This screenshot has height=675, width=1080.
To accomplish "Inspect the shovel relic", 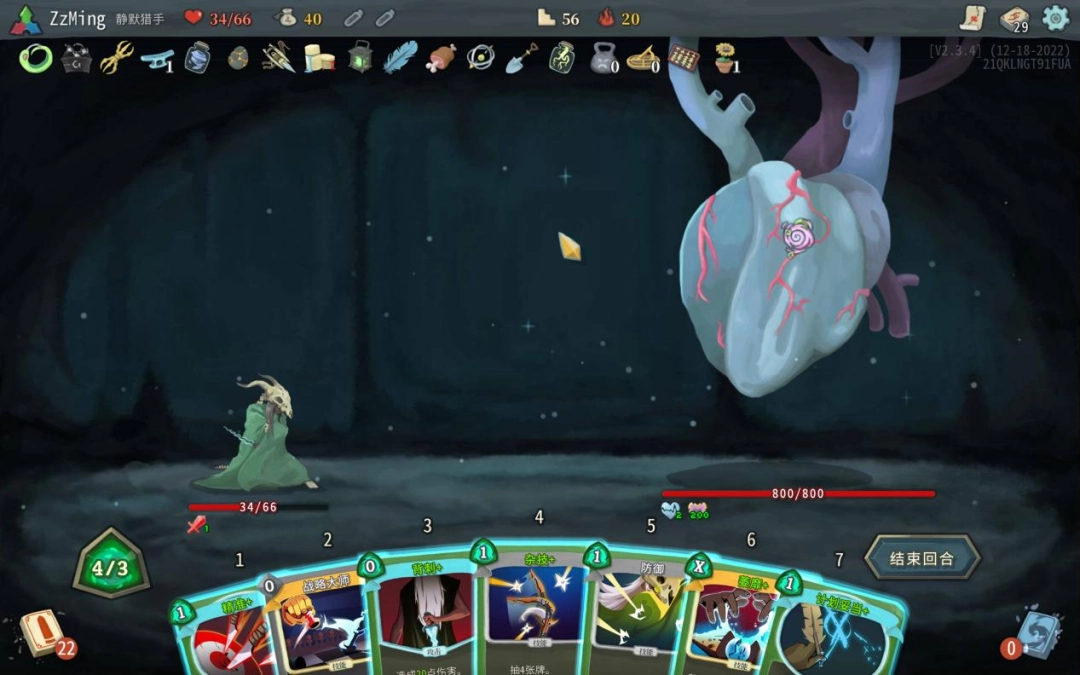I will click(521, 58).
